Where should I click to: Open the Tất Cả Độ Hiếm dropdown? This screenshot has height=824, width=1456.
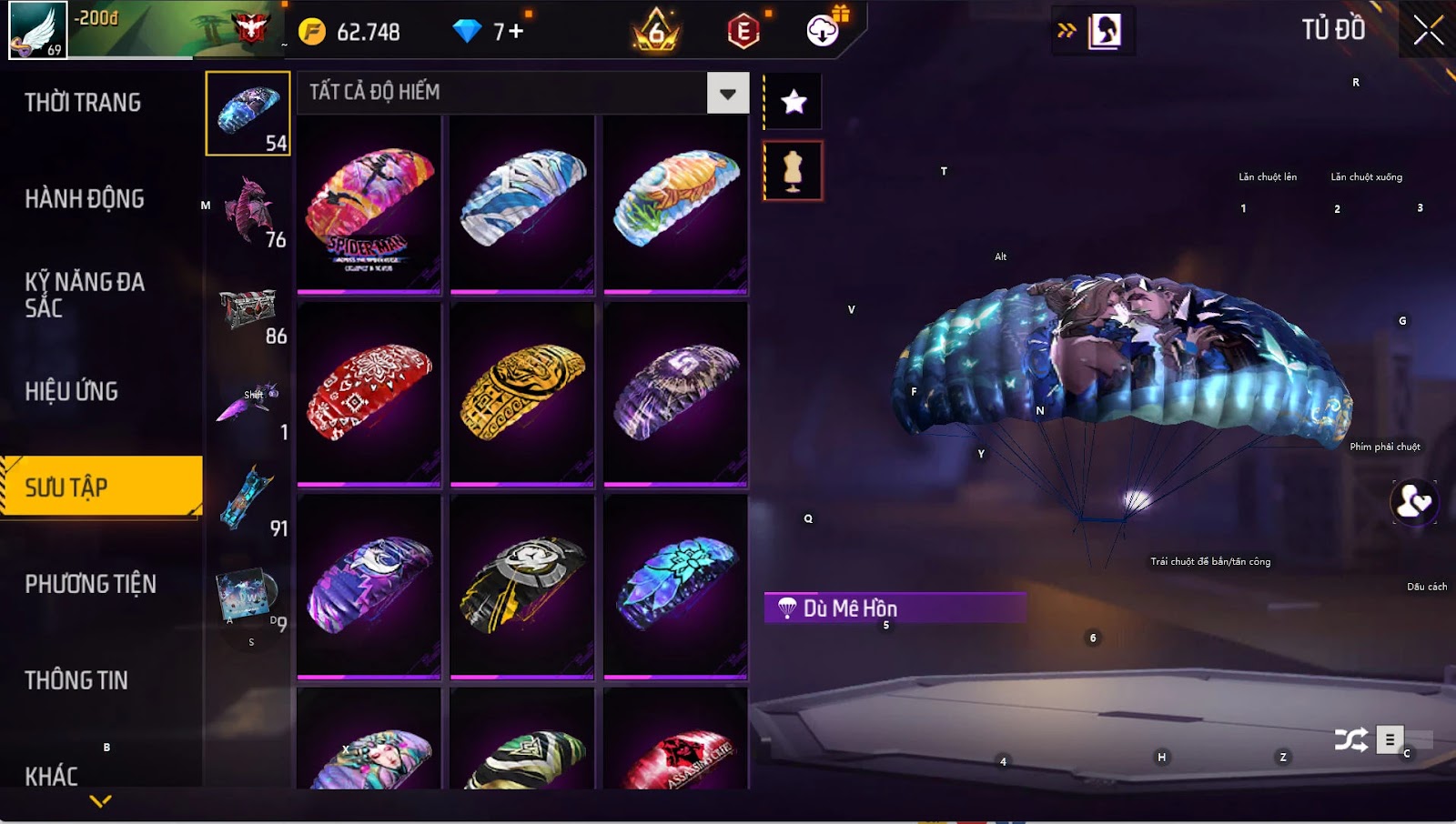(727, 93)
